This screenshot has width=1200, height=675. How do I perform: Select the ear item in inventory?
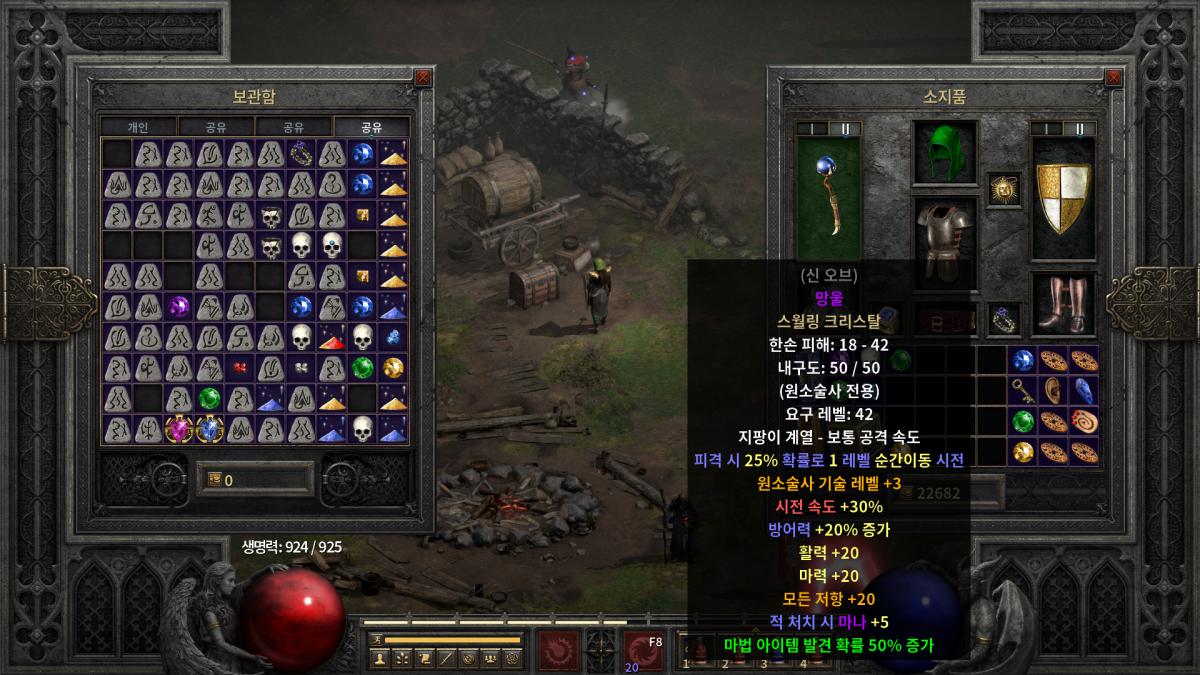coord(1052,389)
